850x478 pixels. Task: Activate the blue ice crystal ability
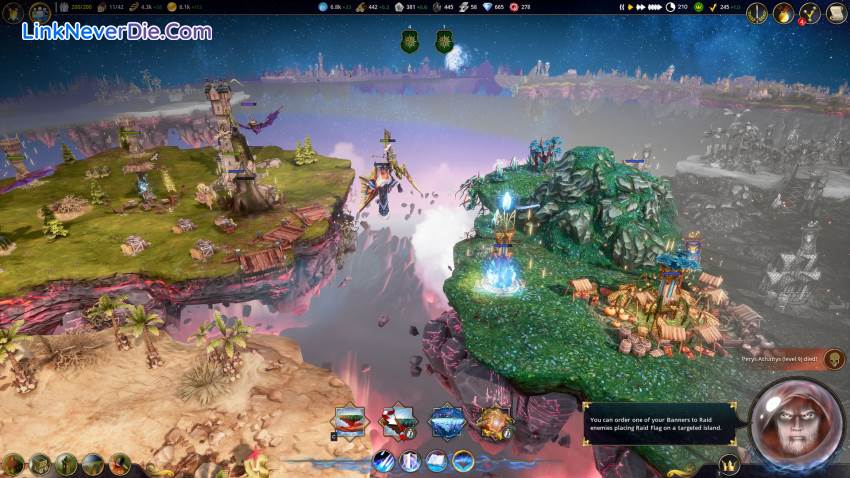click(x=447, y=422)
